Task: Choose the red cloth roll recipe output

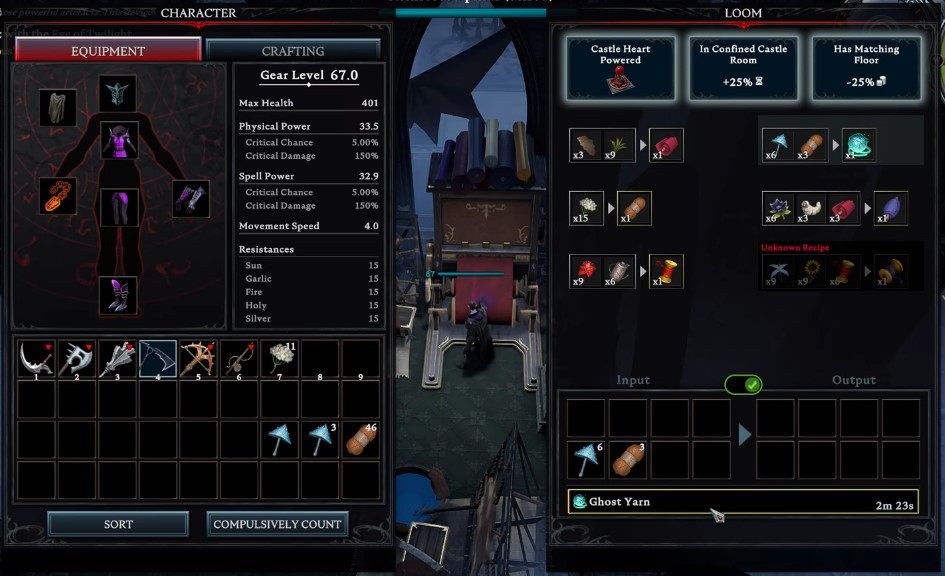Action: [666, 145]
